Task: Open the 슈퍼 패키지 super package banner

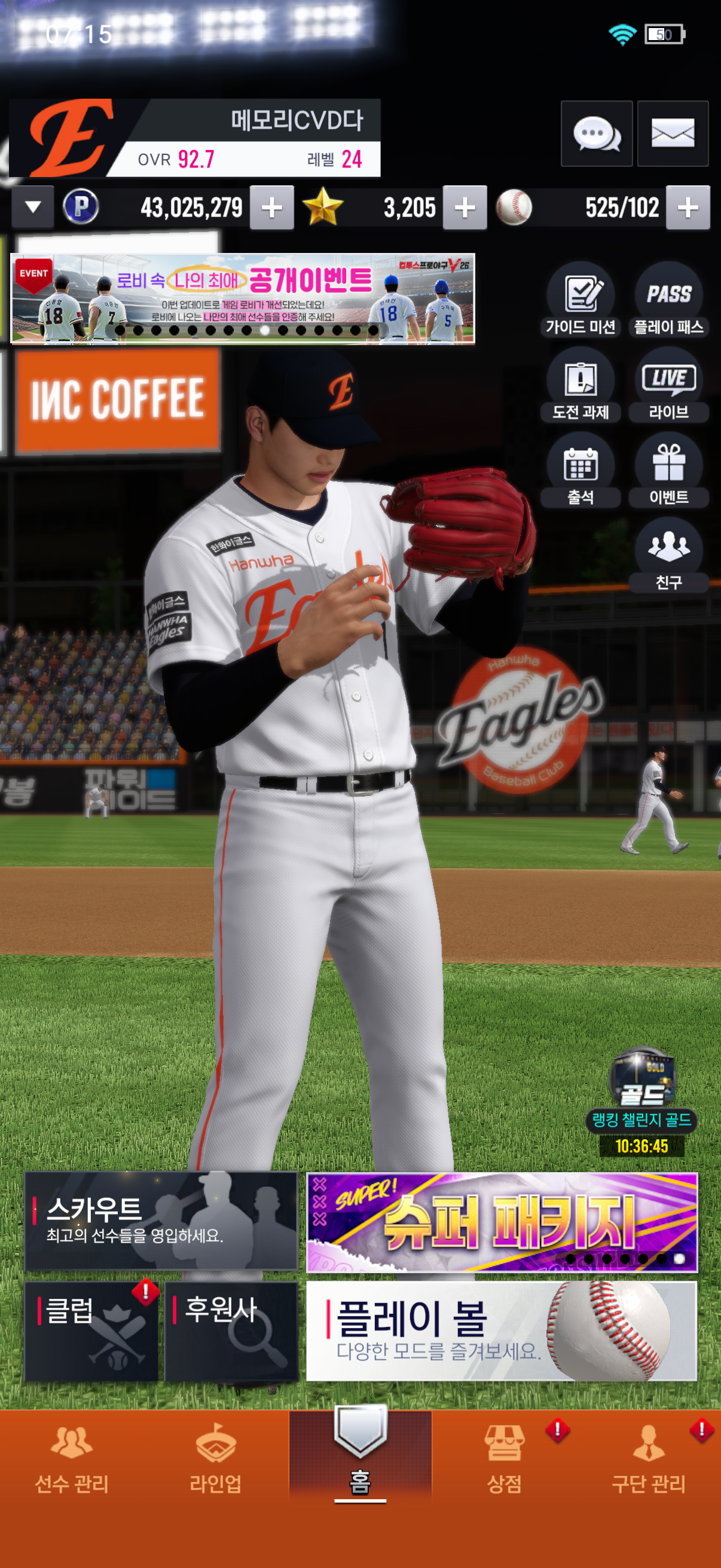Action: click(502, 1222)
